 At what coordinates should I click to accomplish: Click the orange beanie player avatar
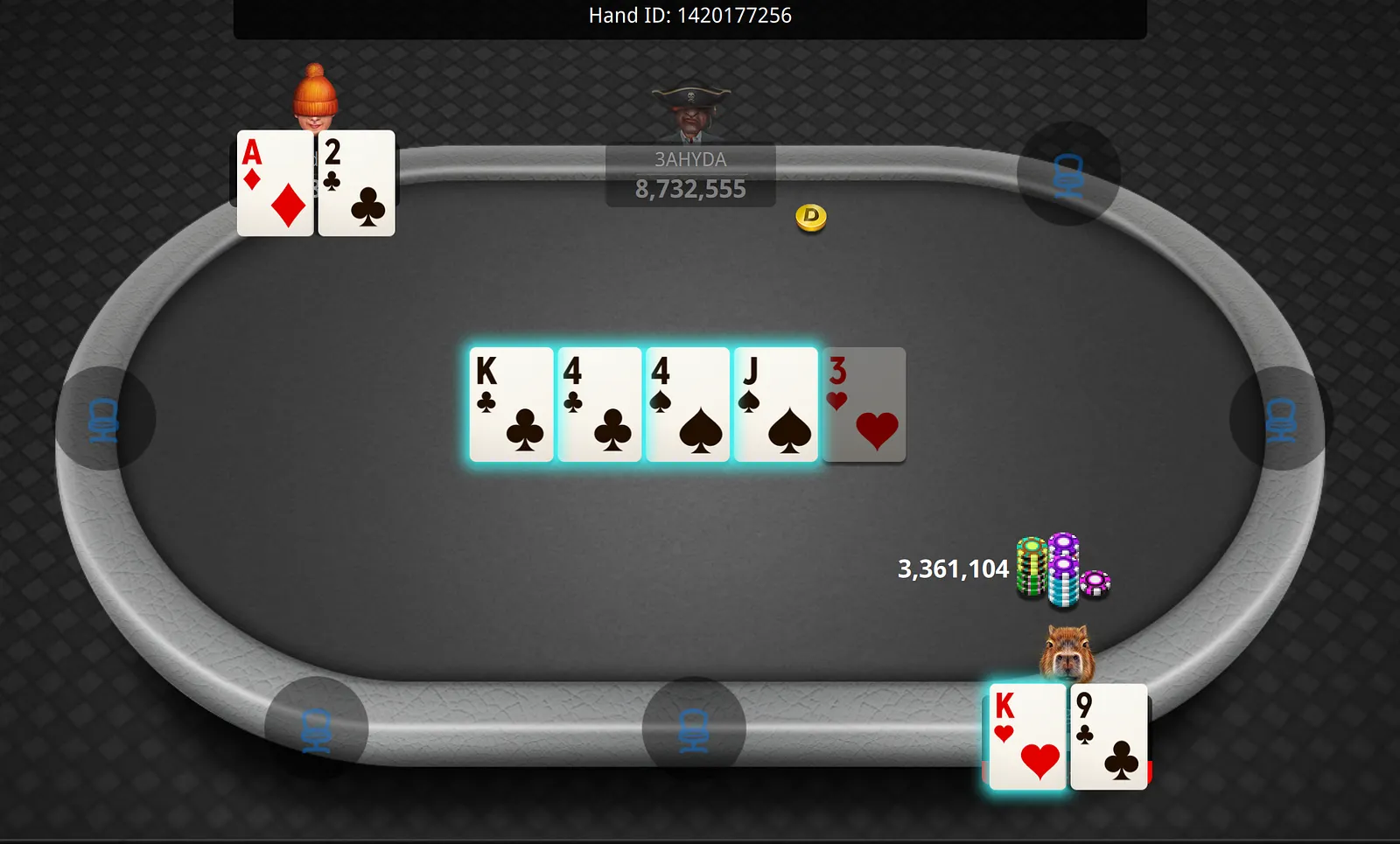click(315, 96)
